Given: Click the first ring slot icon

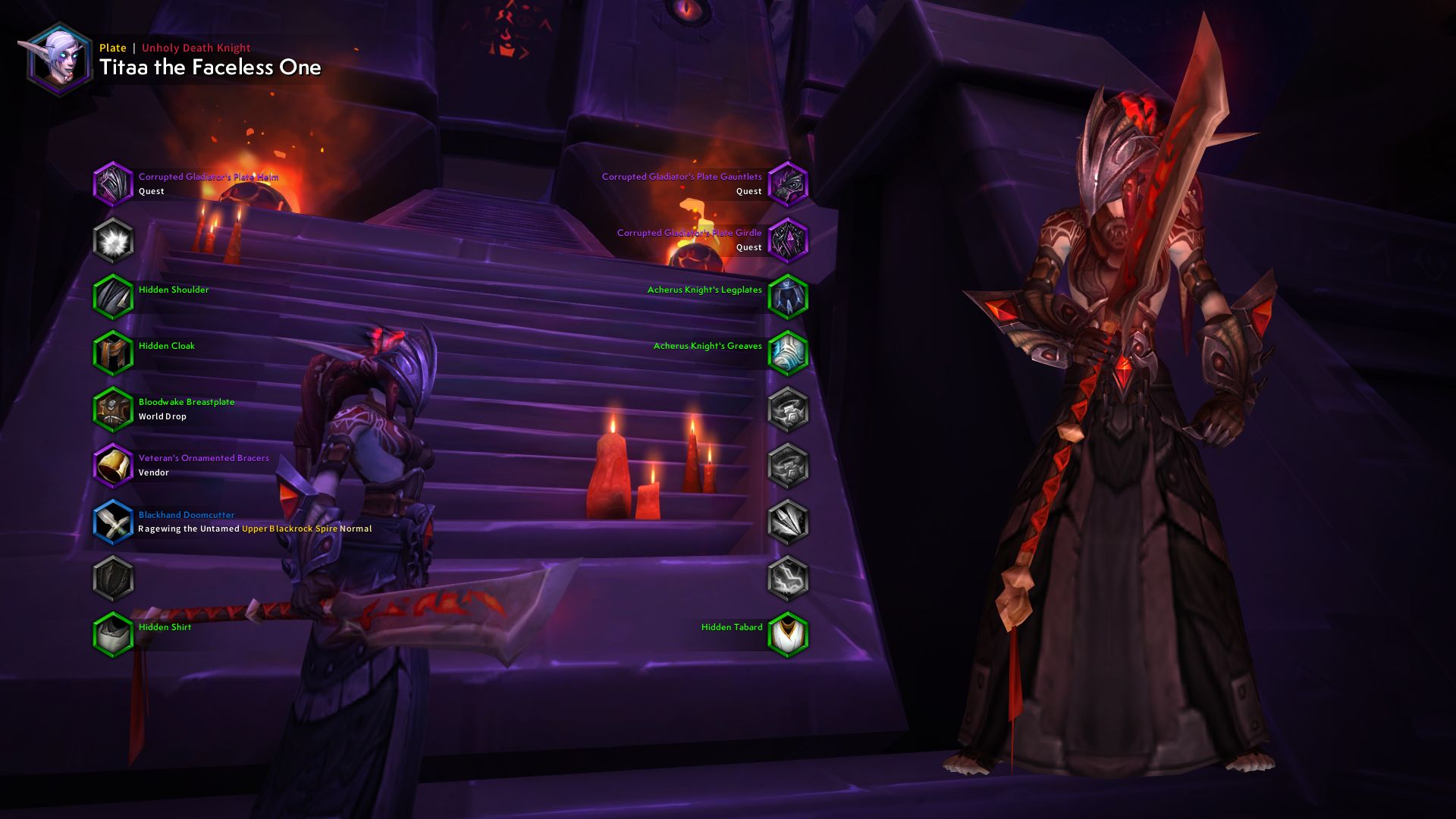Looking at the screenshot, I should (789, 409).
